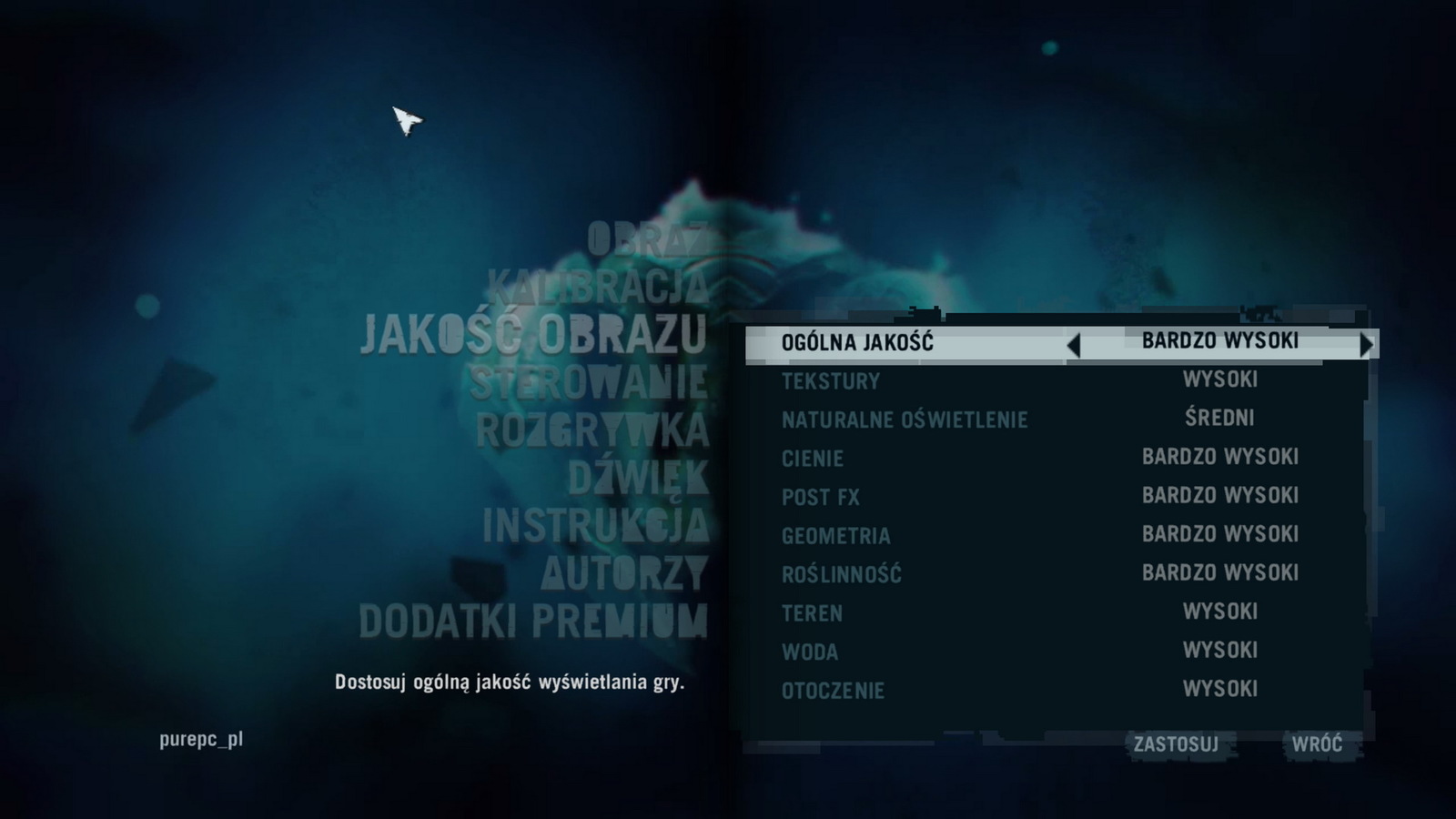Select the Post FX setting row
The height and width of the screenshot is (819, 1456).
tap(1056, 497)
